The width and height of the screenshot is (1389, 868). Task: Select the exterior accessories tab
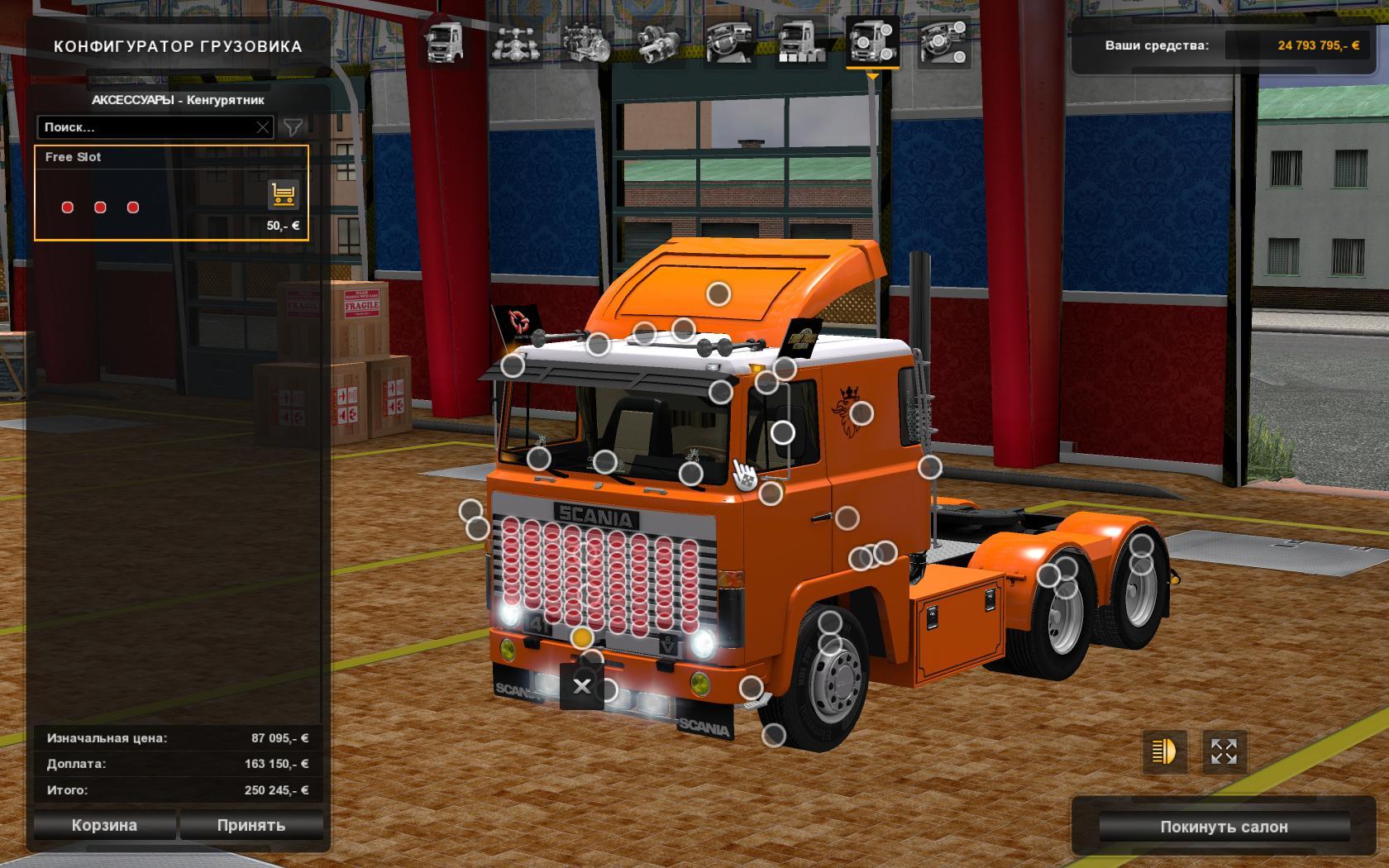[872, 42]
